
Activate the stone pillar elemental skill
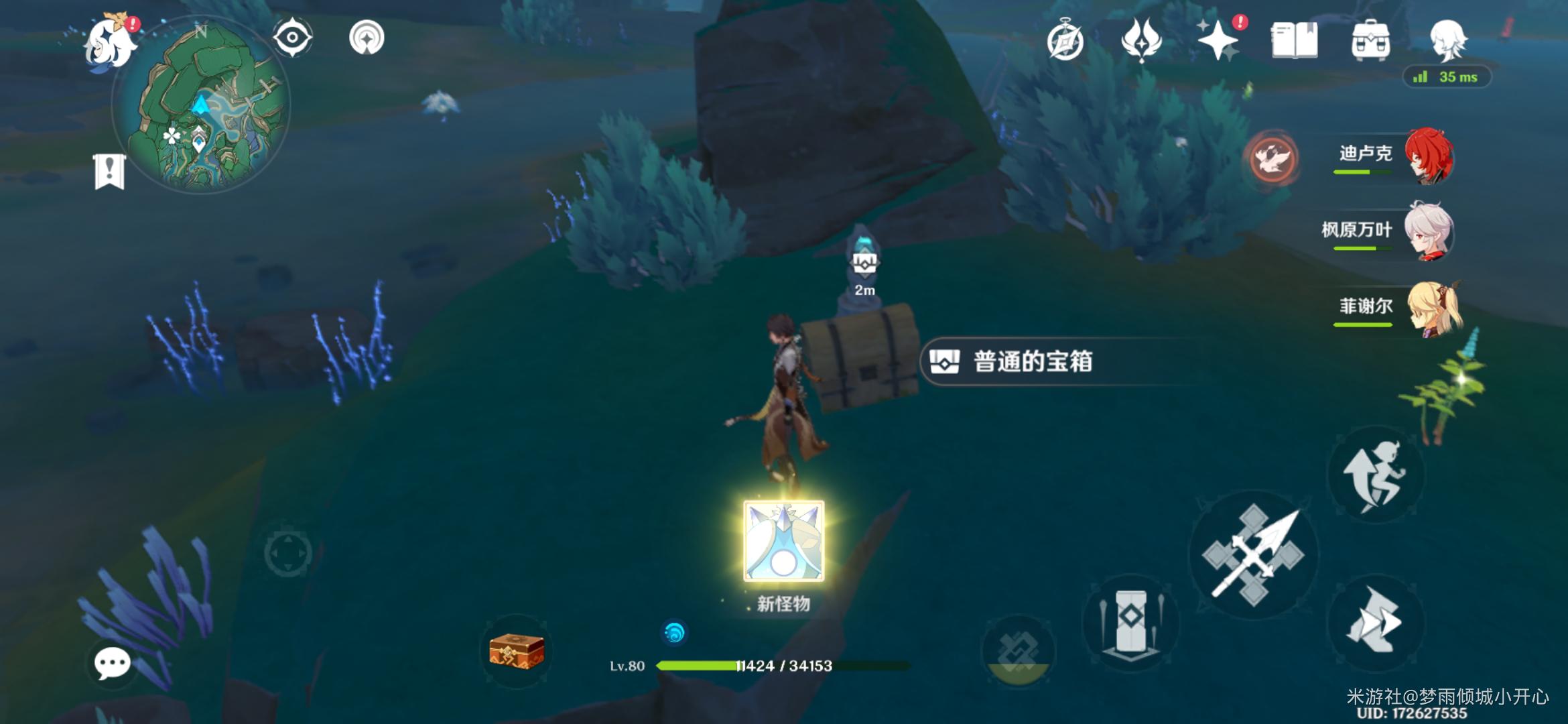(x=1130, y=621)
